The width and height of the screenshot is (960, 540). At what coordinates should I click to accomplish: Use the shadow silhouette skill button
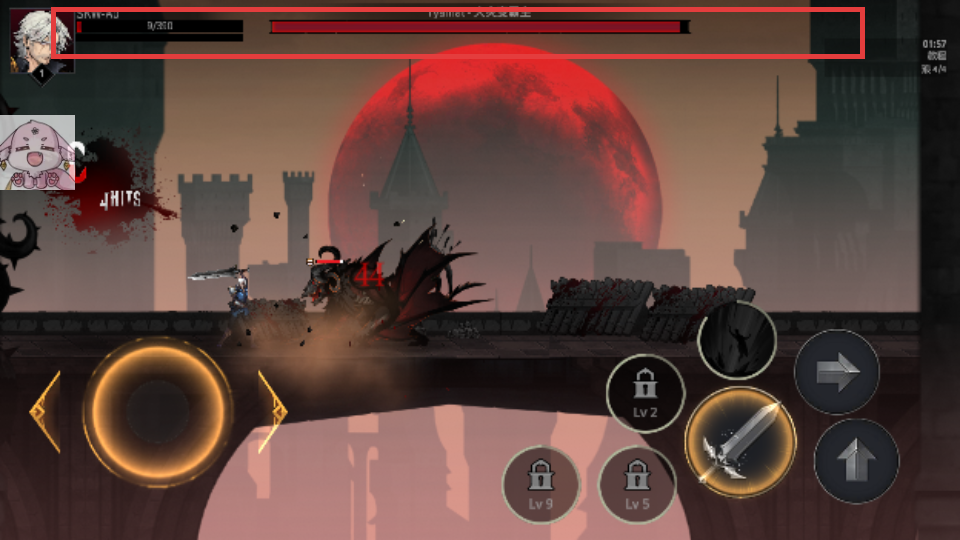pyautogui.click(x=737, y=341)
